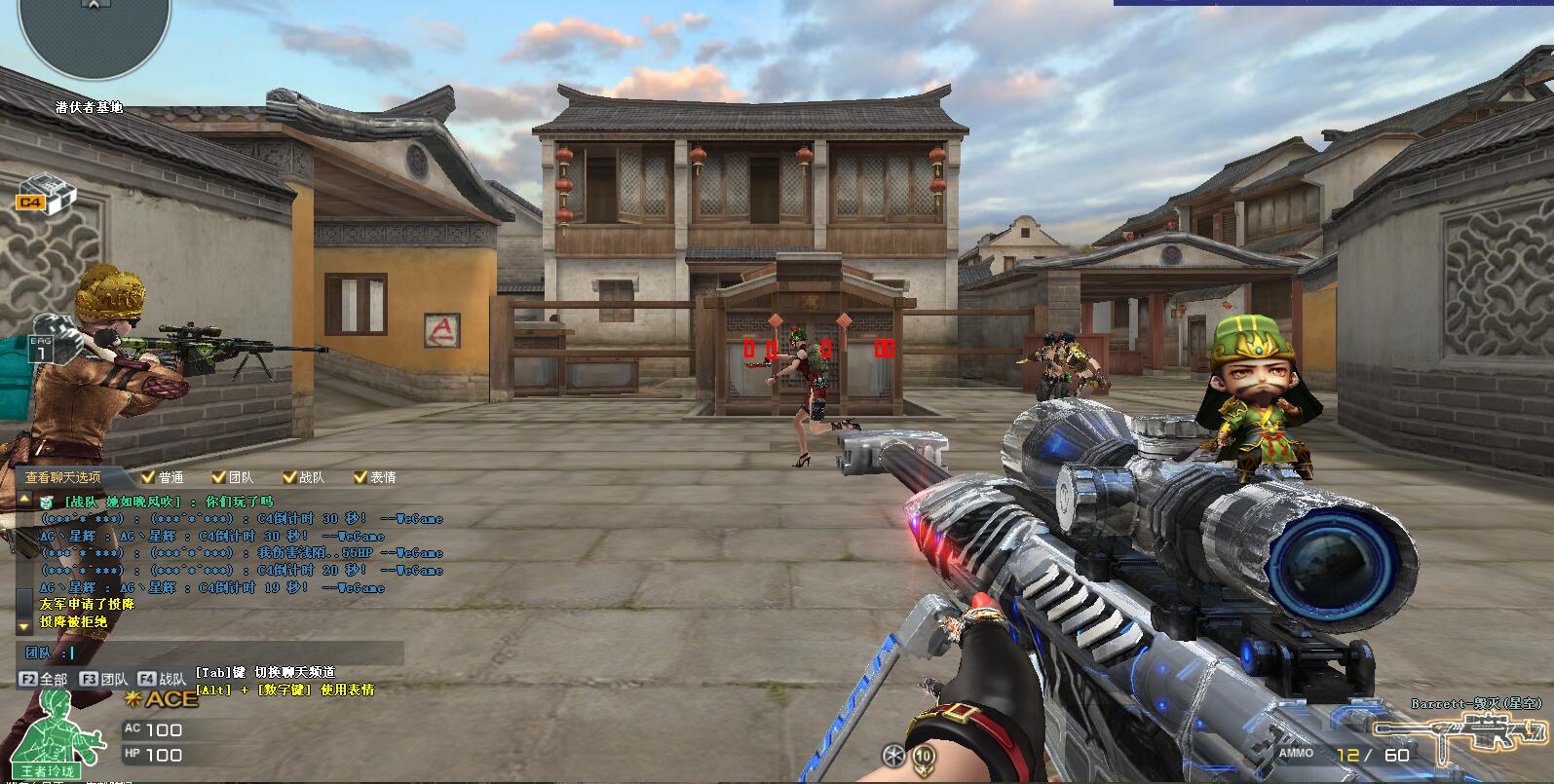Switch chat channel to 团队
Viewport: 1554px width, 784px height.
pos(103,679)
